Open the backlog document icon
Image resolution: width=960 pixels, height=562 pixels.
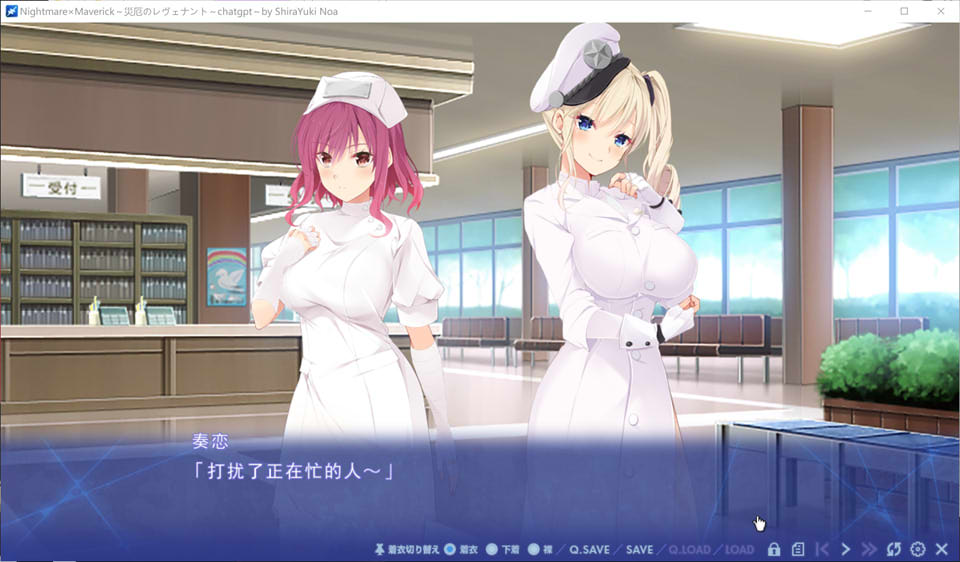(x=798, y=549)
